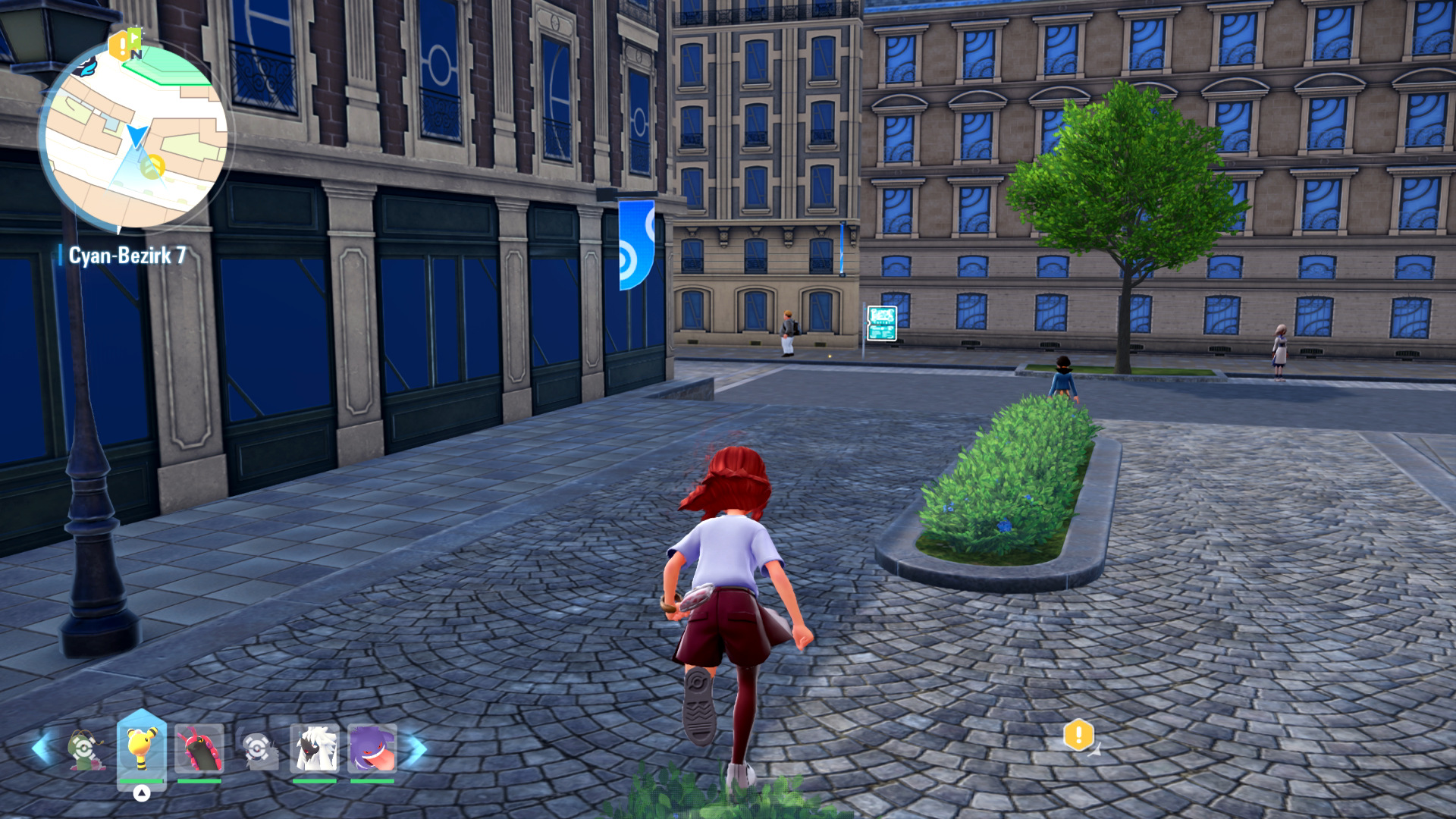Viewport: 1456px width, 819px height.
Task: Click the orange exclamation quest marker on minimap
Action: [x=120, y=46]
